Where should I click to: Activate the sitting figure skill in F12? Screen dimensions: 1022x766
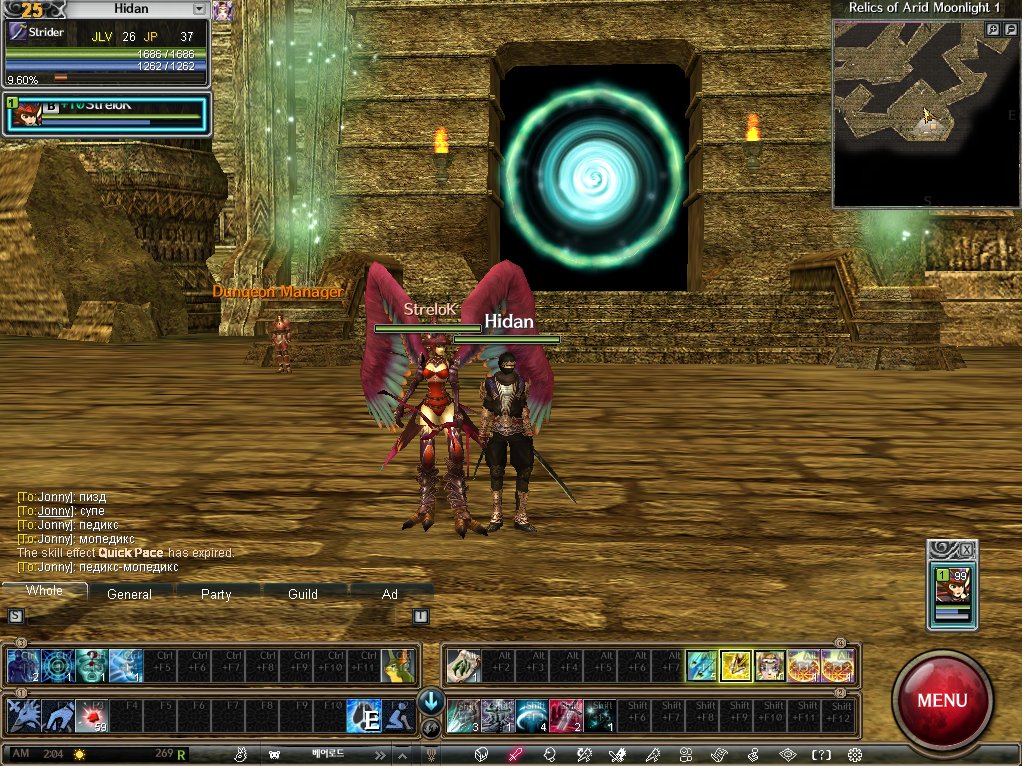398,716
